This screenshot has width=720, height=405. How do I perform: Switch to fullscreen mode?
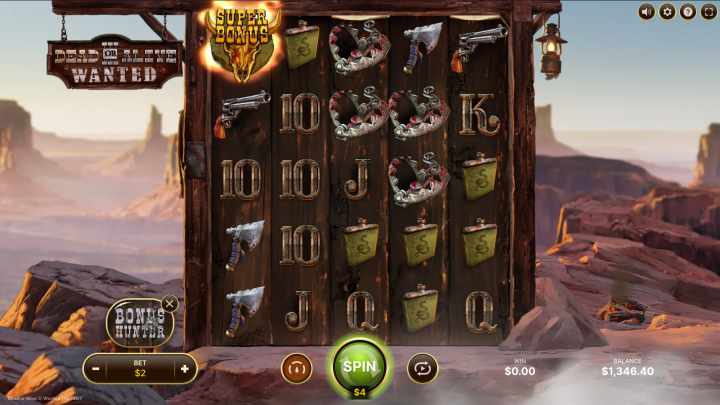point(708,12)
